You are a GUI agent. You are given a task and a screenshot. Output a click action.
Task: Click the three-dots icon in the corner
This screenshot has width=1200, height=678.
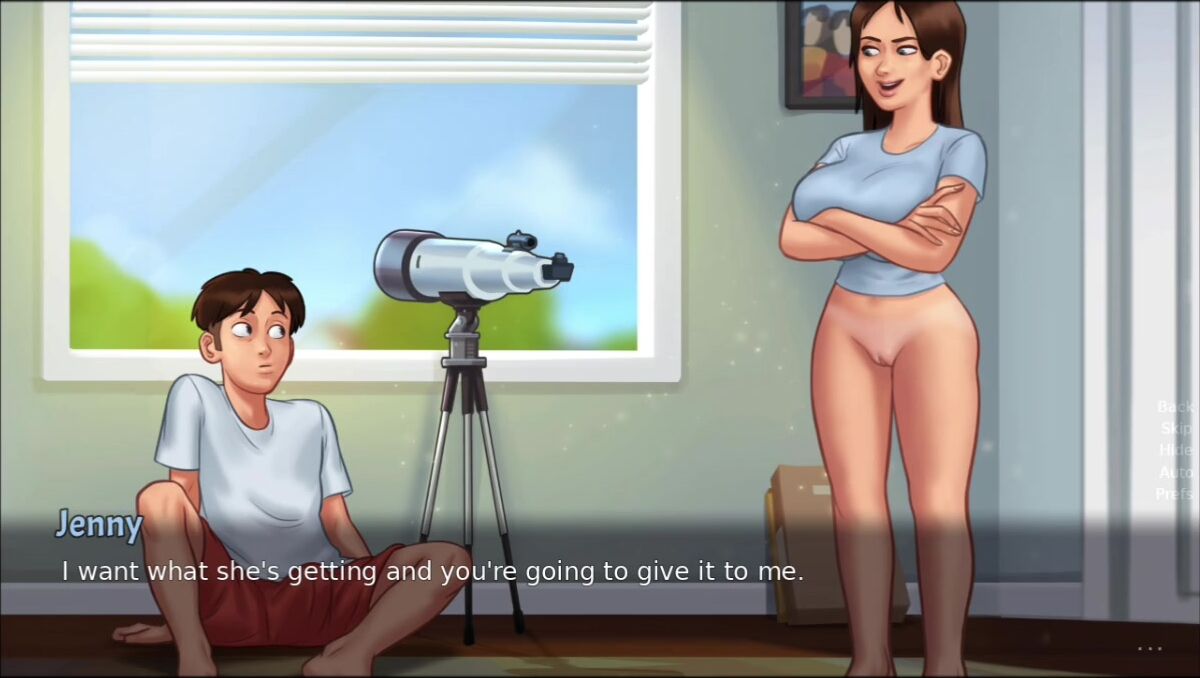1150,649
